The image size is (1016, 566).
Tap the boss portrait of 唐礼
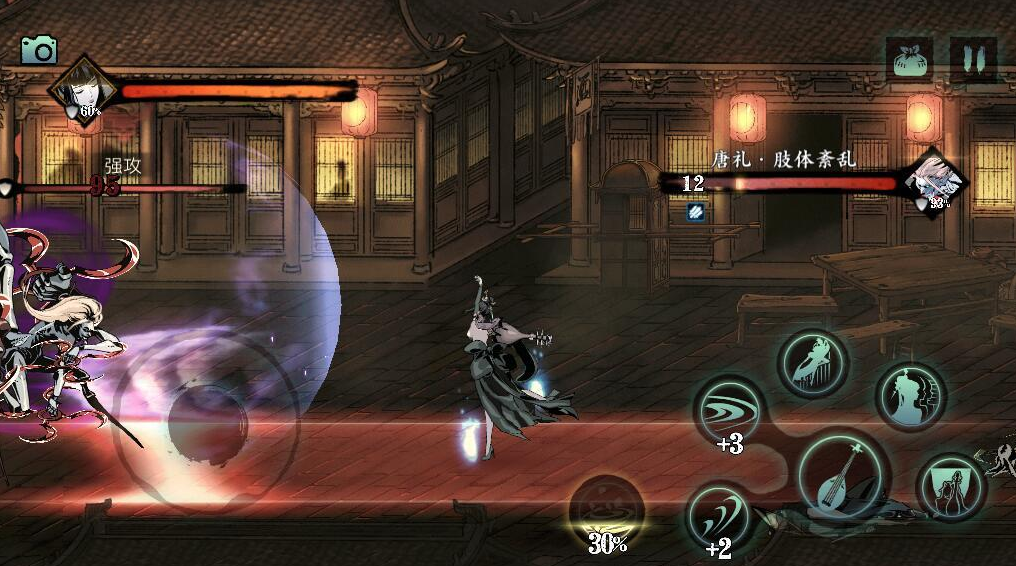click(937, 182)
